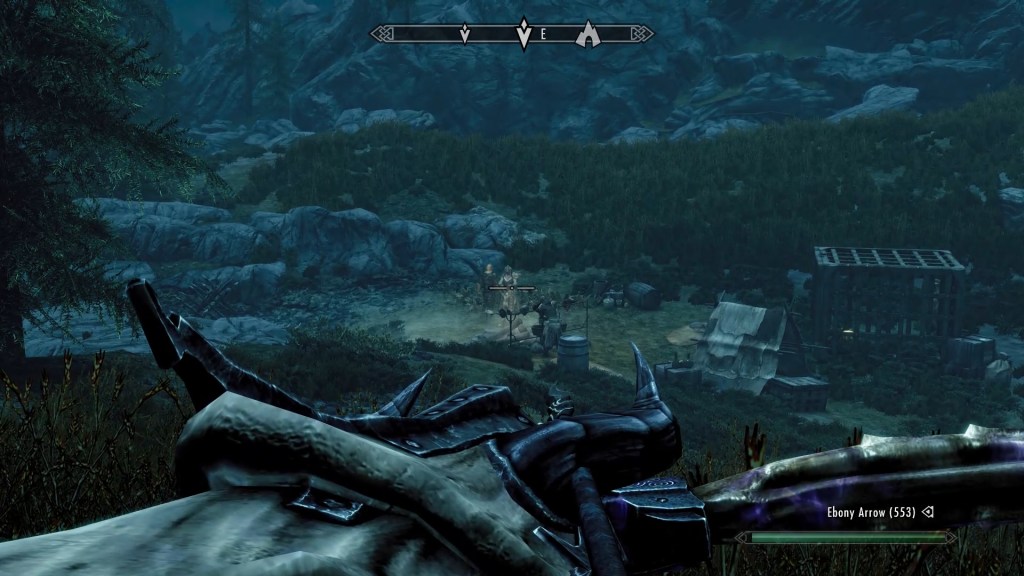
Task: Click the small quest arrow marker on compass
Action: click(x=464, y=35)
